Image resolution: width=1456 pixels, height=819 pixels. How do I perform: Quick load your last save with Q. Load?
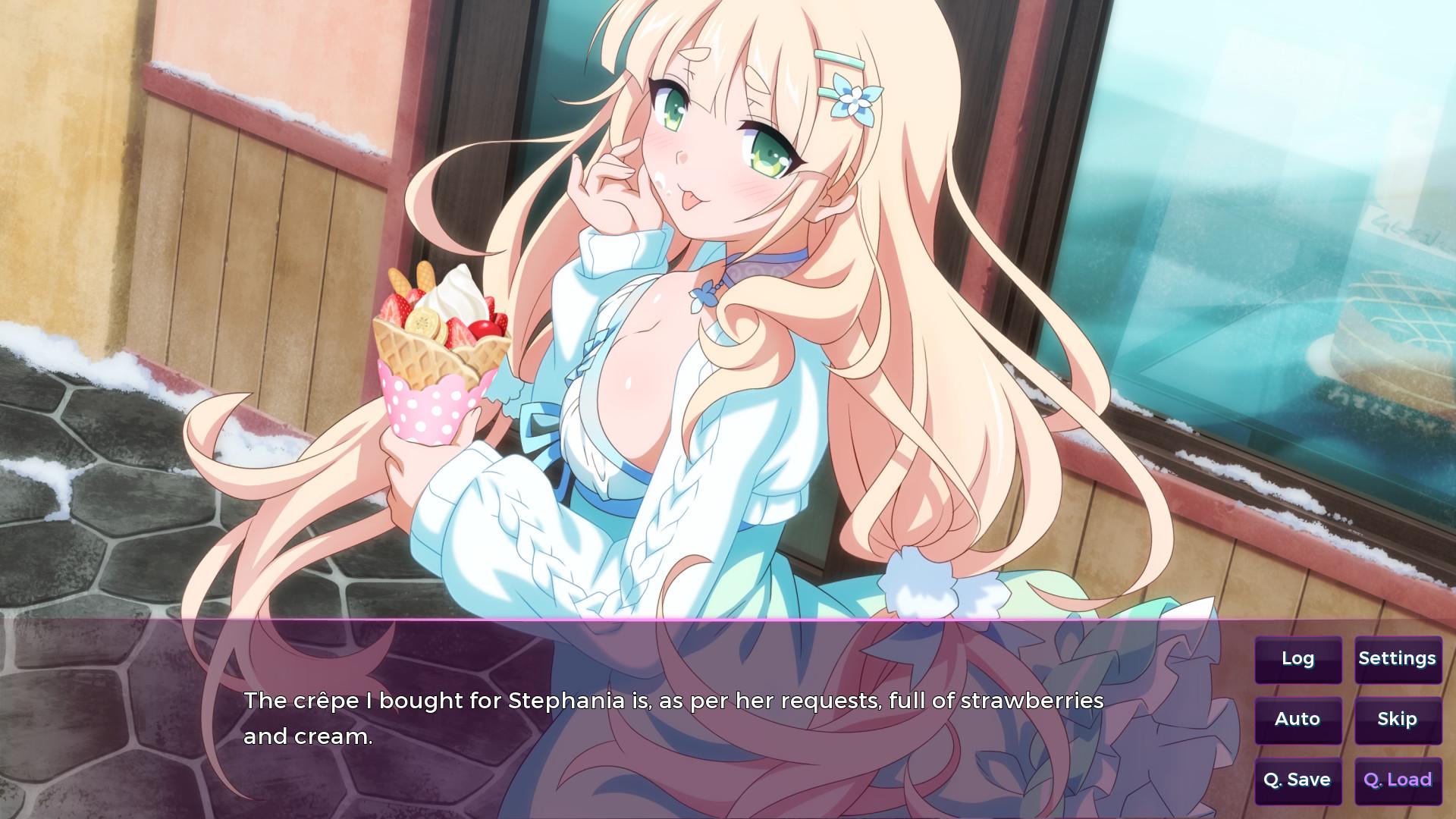click(1398, 780)
